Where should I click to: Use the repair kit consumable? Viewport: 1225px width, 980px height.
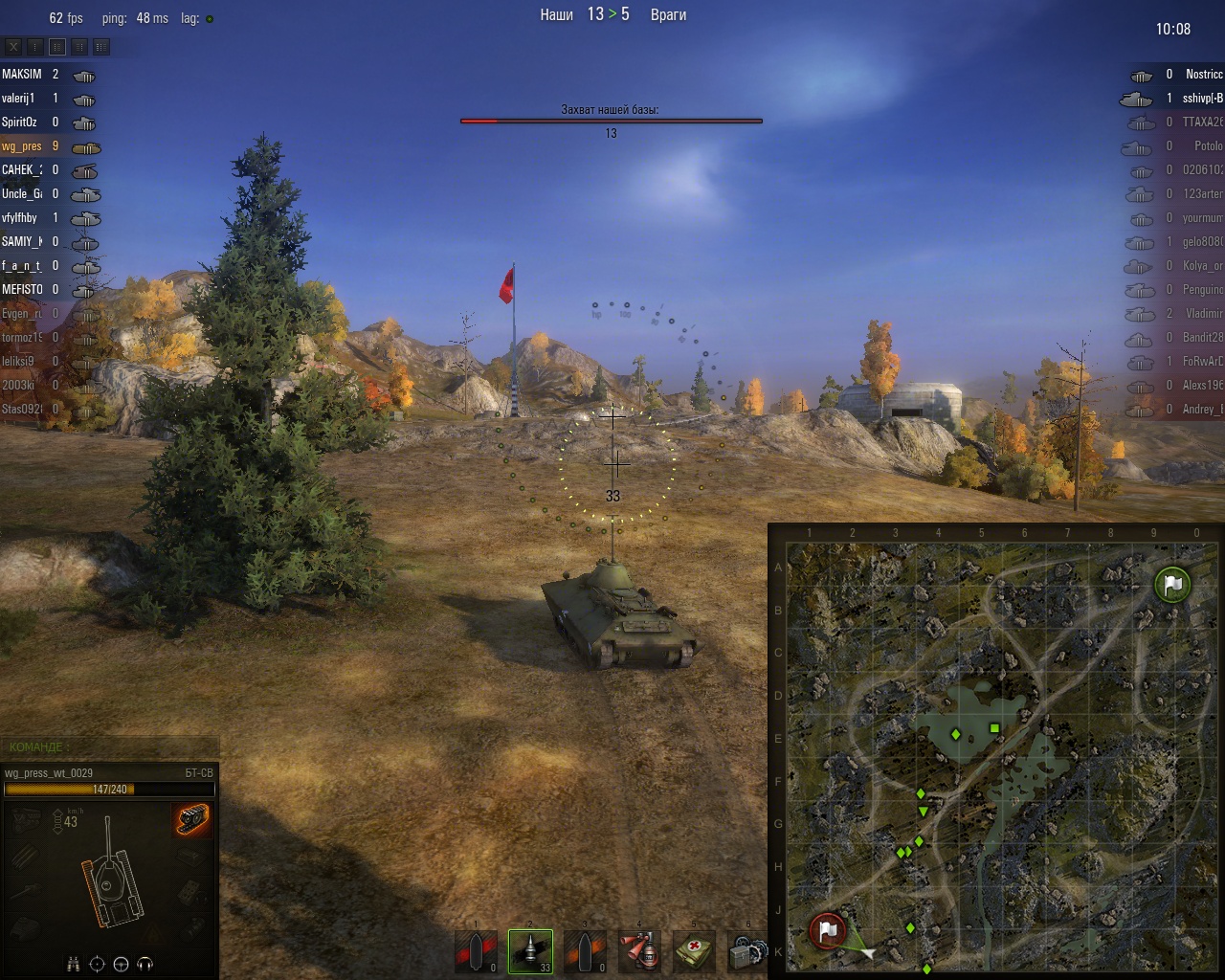[x=746, y=951]
